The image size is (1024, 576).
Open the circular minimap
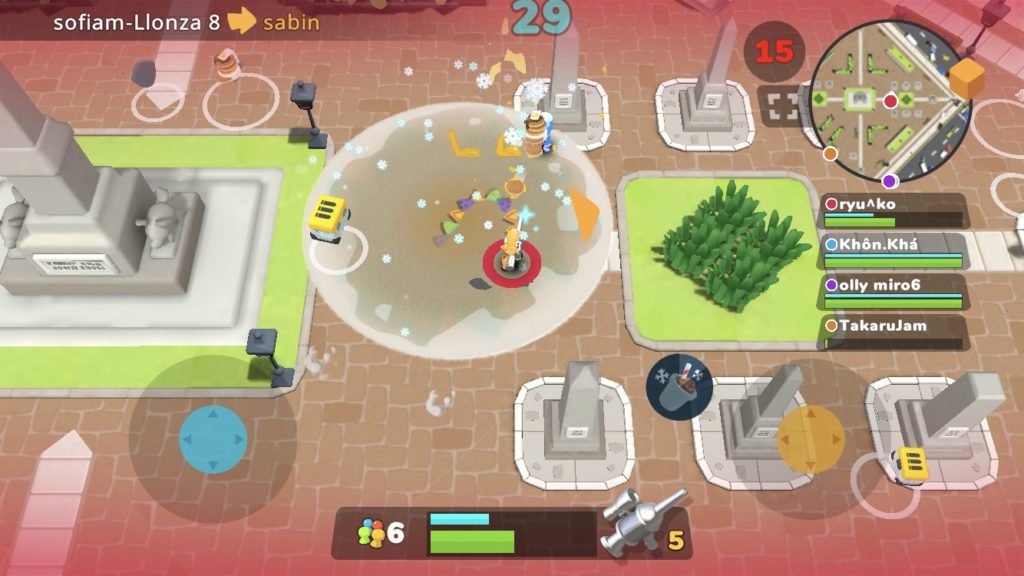[889, 102]
